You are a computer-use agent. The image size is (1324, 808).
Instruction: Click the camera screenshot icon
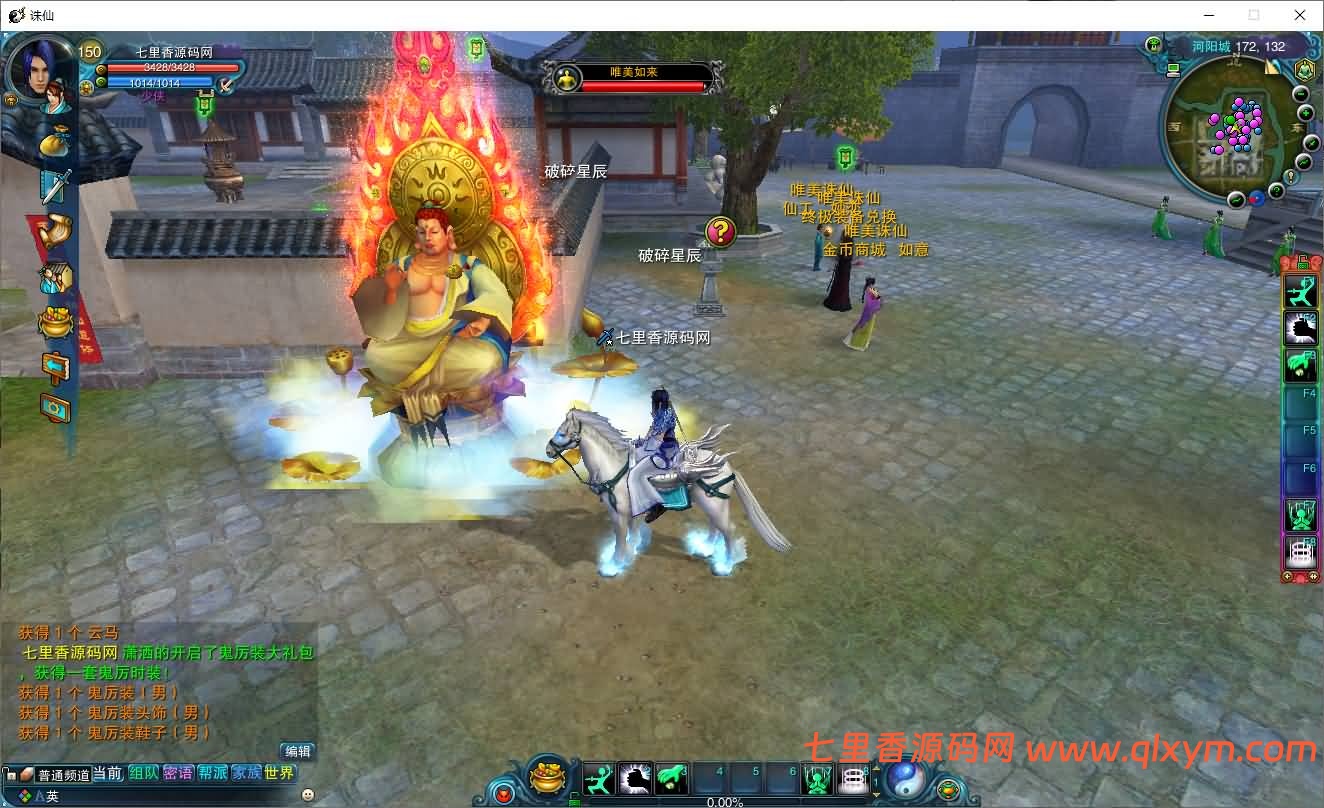click(55, 408)
